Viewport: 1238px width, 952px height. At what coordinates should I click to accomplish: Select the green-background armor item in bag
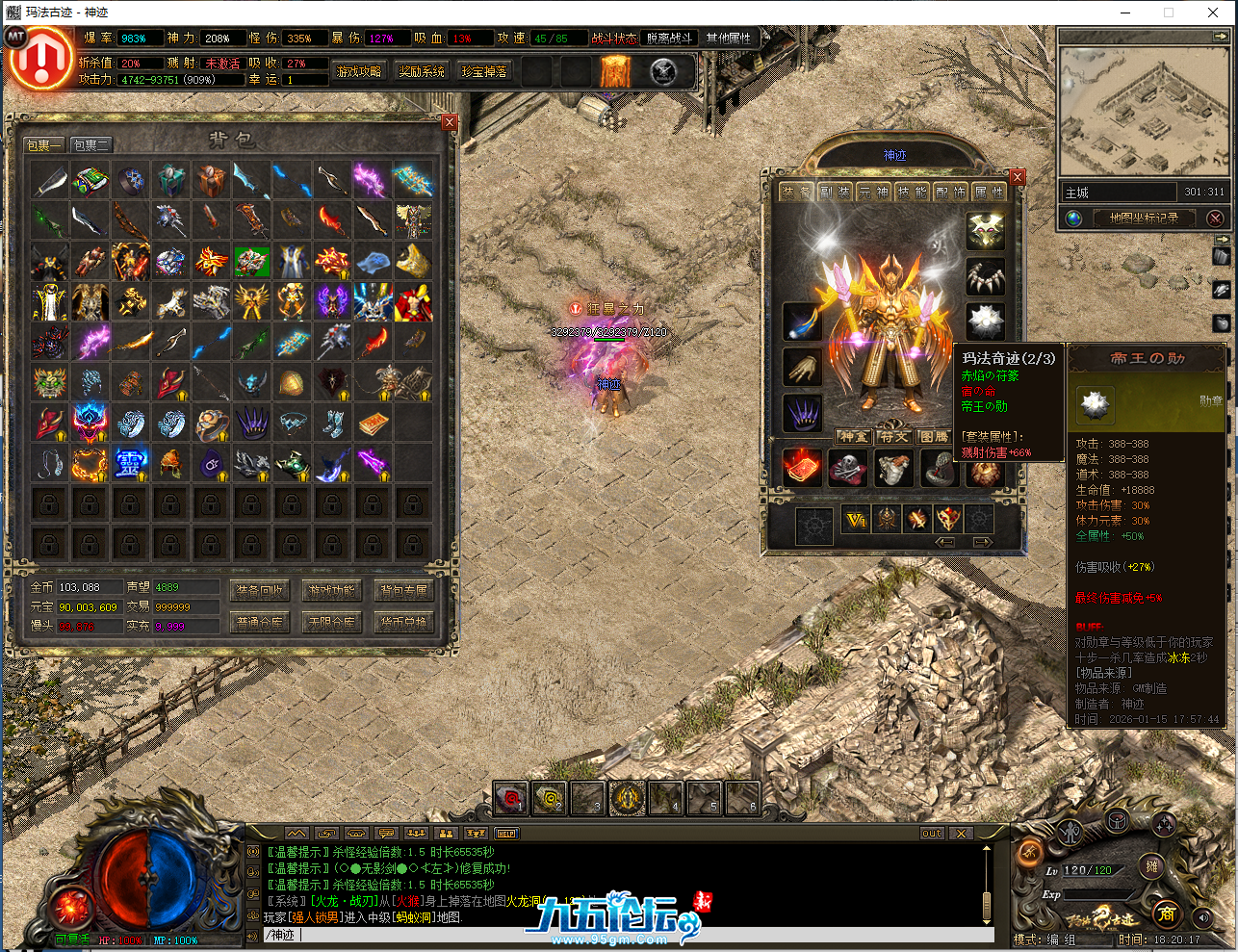[251, 261]
